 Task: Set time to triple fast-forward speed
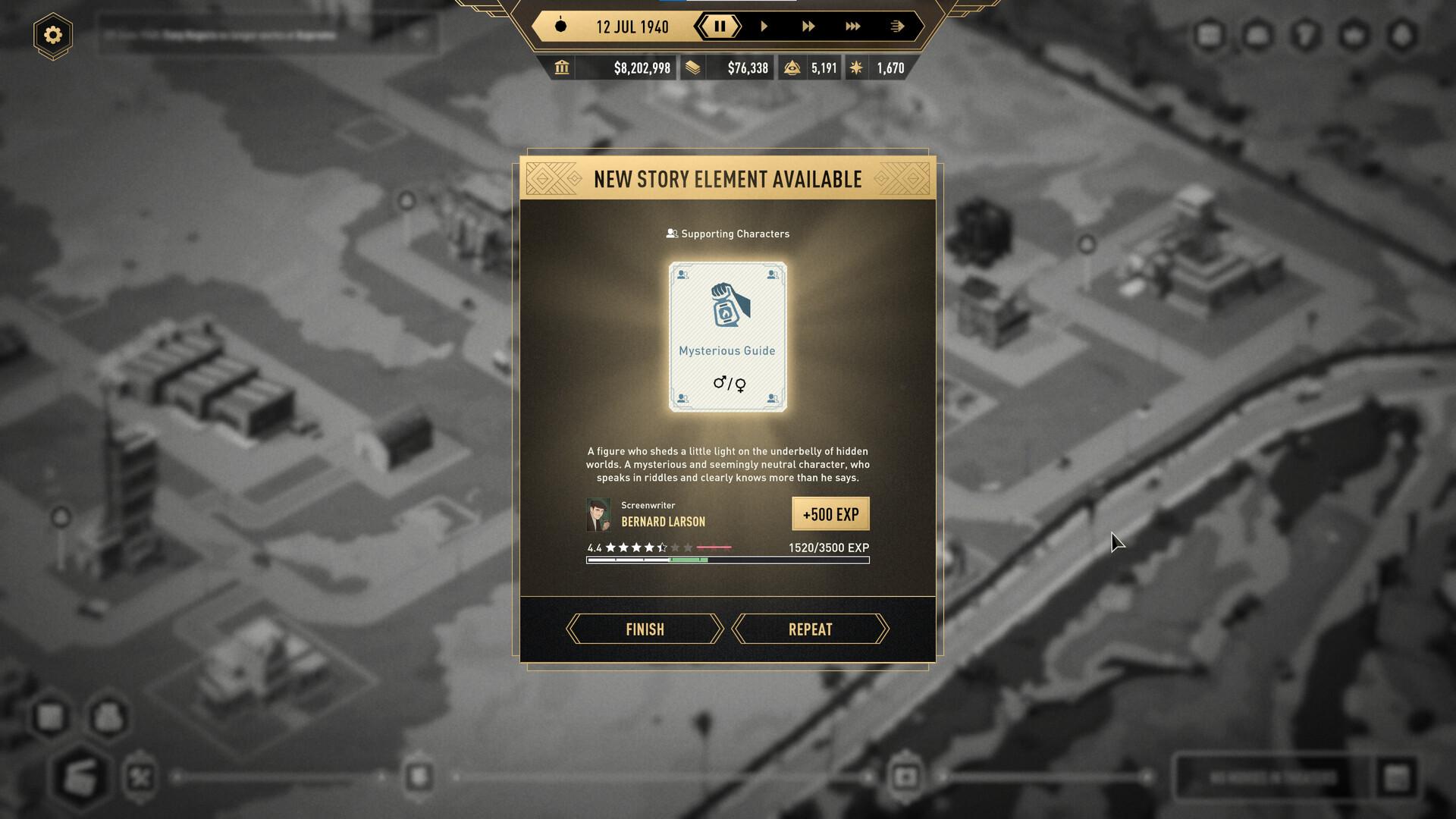853,27
